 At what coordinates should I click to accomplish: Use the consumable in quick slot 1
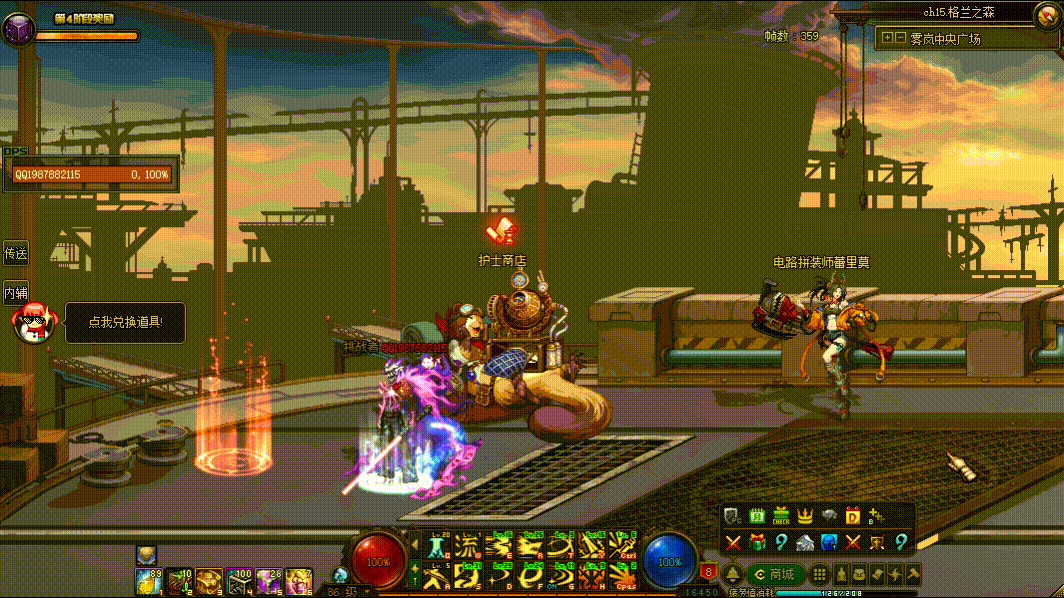[x=147, y=579]
